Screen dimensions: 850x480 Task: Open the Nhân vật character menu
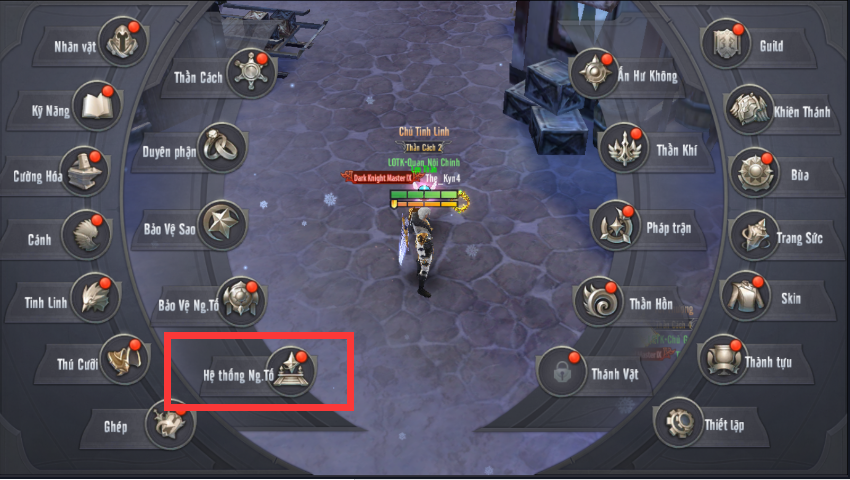pos(123,43)
